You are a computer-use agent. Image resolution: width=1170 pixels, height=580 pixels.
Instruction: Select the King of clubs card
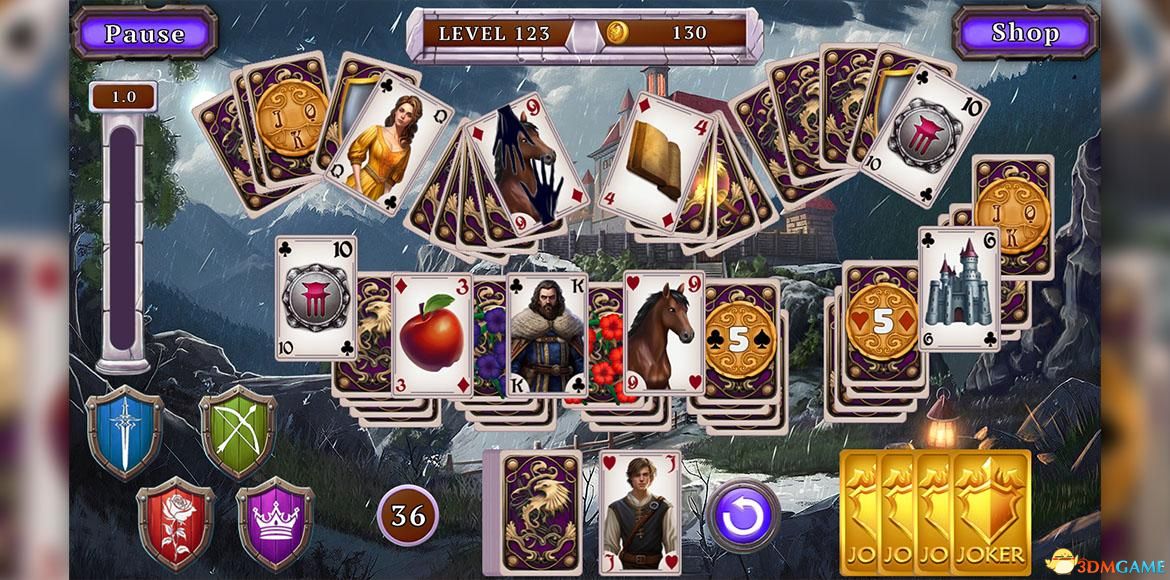tap(547, 335)
